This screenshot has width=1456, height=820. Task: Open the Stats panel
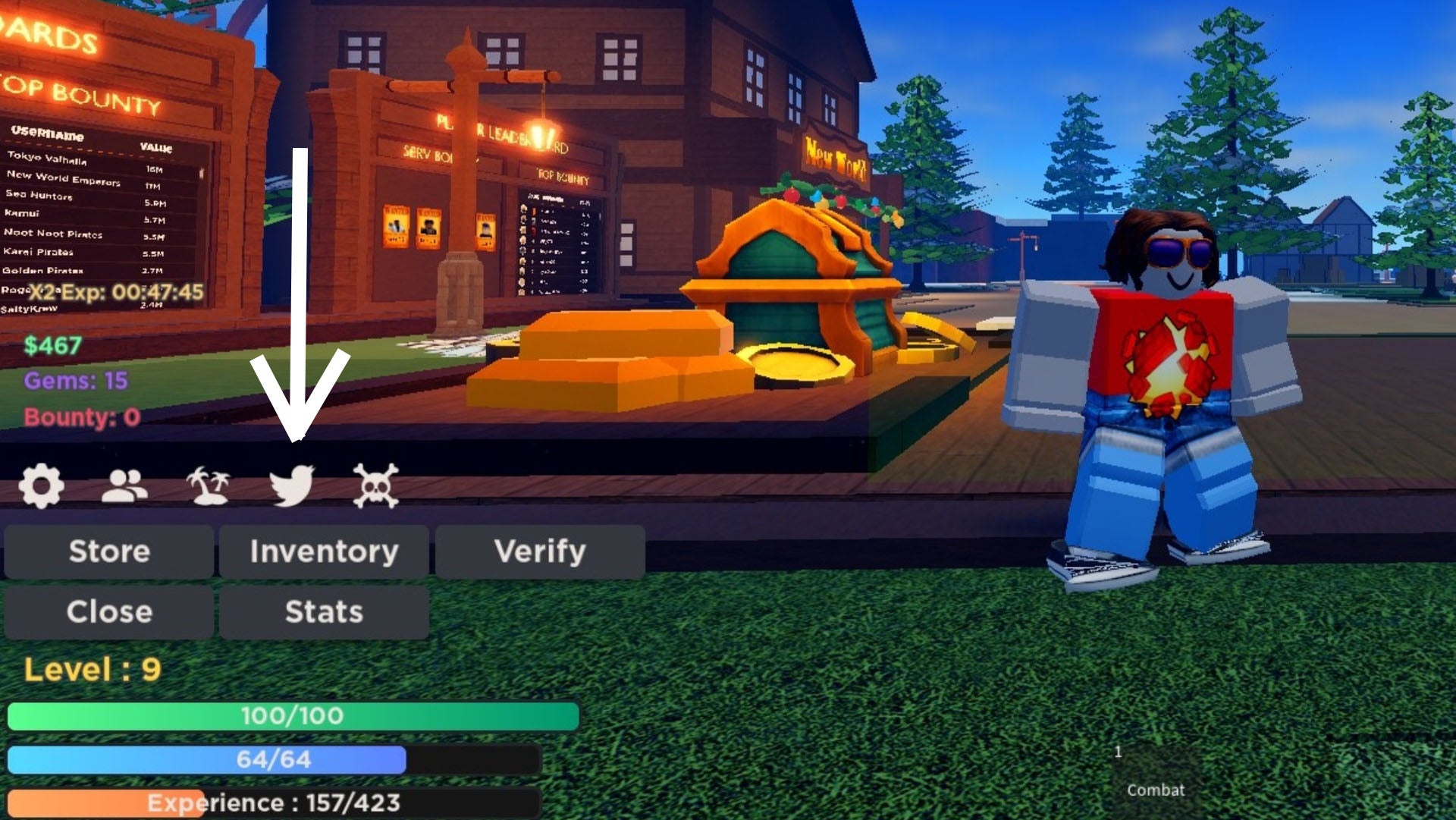tap(324, 611)
